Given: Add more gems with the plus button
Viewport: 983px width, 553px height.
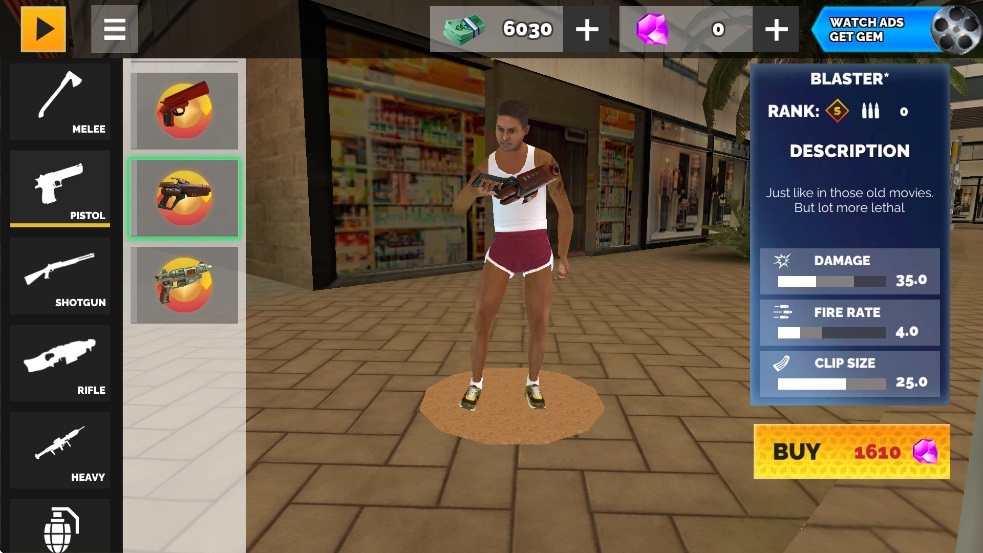Looking at the screenshot, I should pyautogui.click(x=776, y=30).
